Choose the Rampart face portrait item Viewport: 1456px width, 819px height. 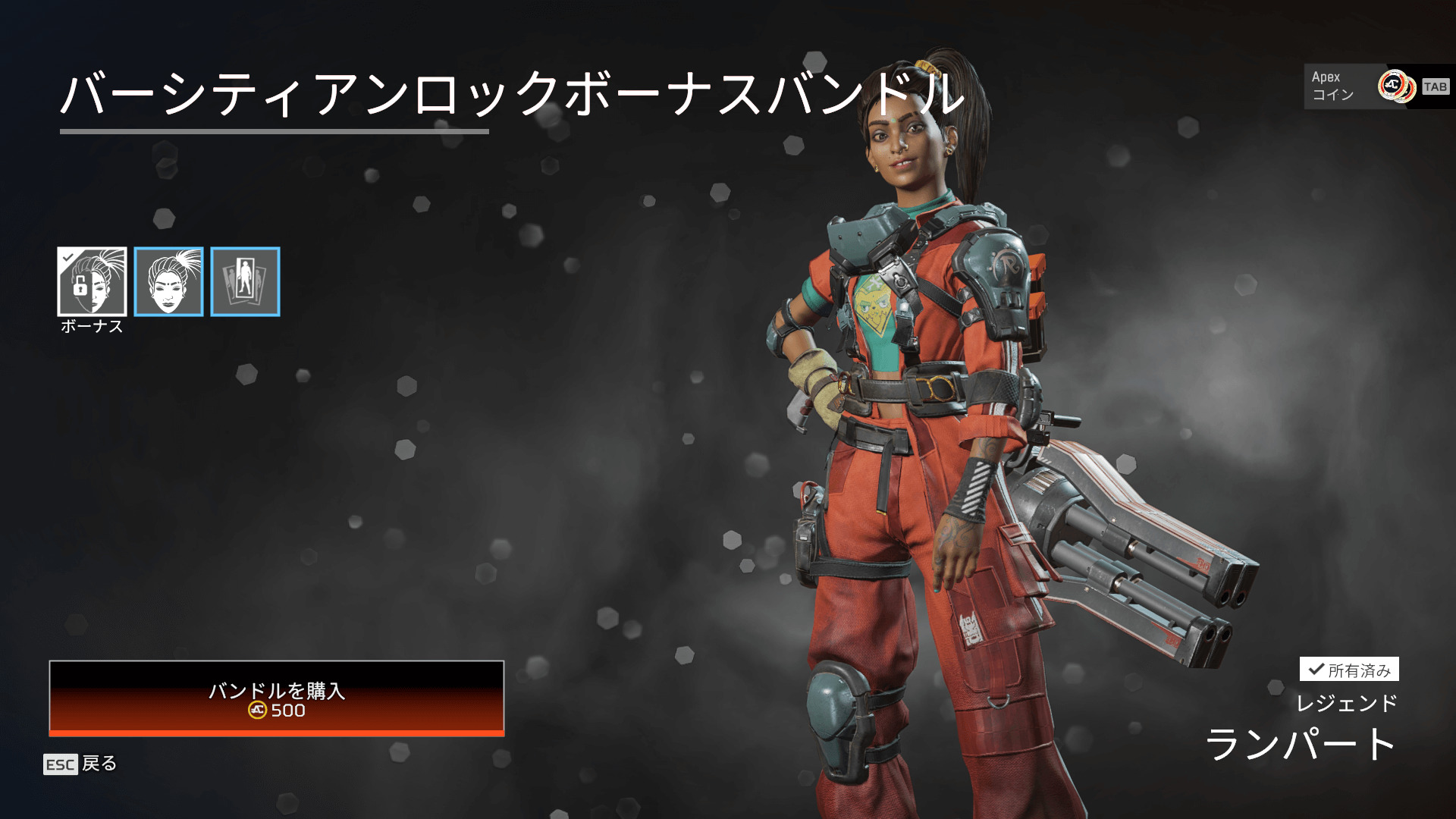(x=168, y=281)
